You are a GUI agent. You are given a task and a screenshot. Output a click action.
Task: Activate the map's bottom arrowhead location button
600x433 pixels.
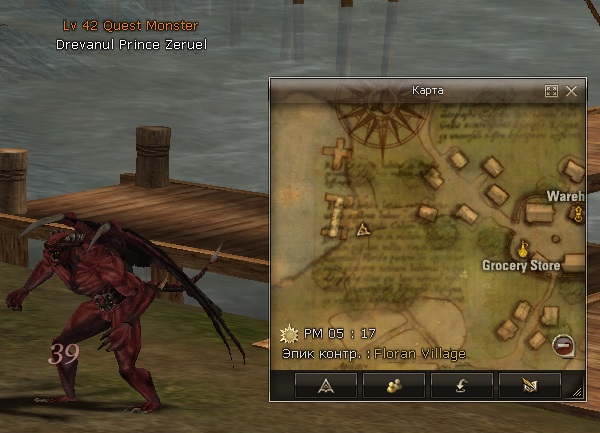(327, 384)
